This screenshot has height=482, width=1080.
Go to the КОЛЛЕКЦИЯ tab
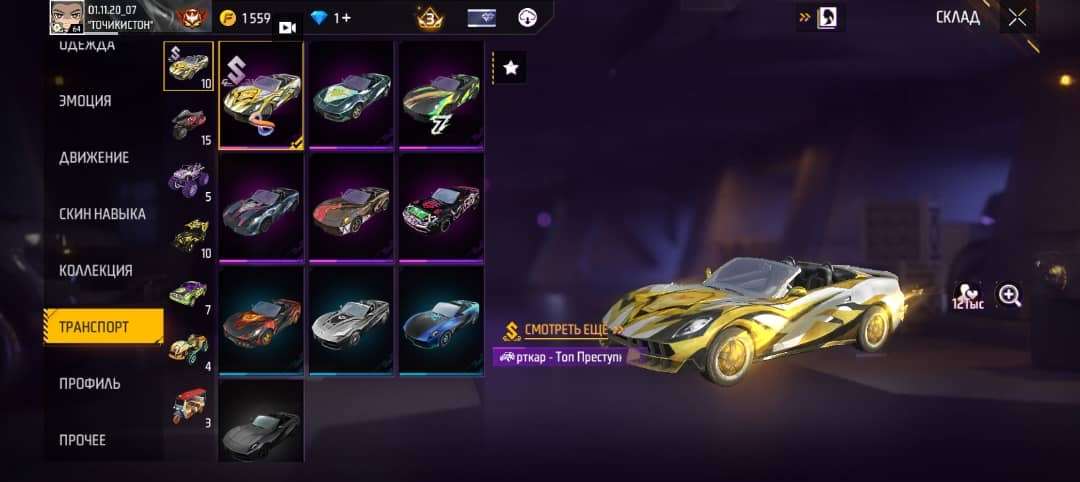coord(95,270)
